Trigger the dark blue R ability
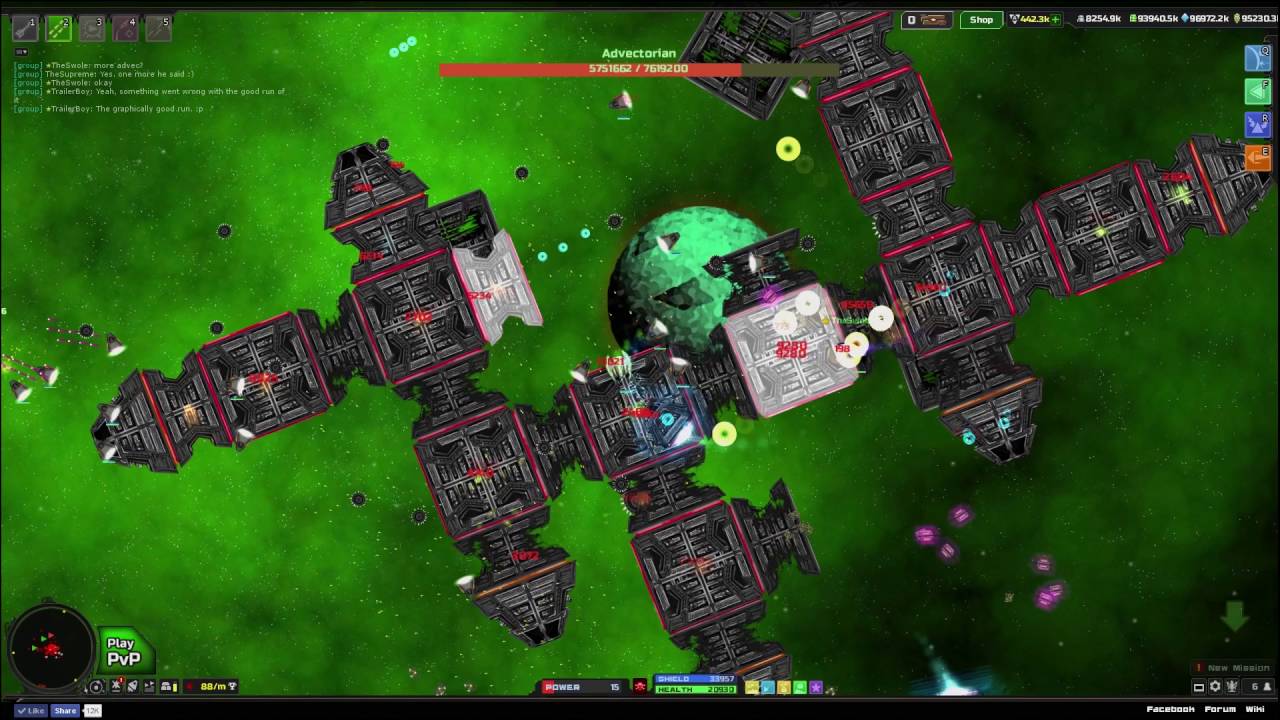Viewport: 1280px width, 720px height. (x=1257, y=125)
